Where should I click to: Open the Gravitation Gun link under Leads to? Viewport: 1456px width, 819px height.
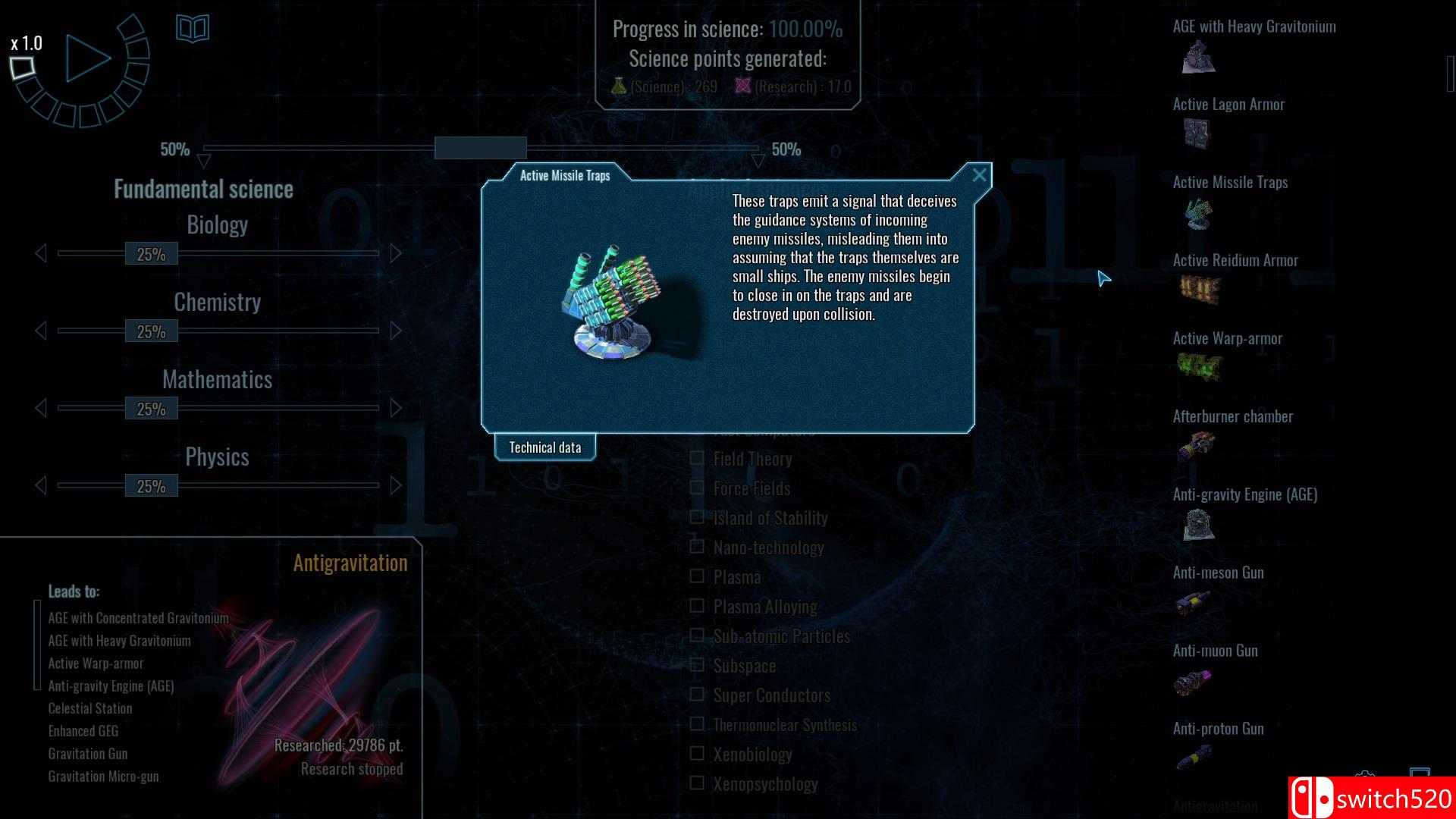(x=88, y=753)
